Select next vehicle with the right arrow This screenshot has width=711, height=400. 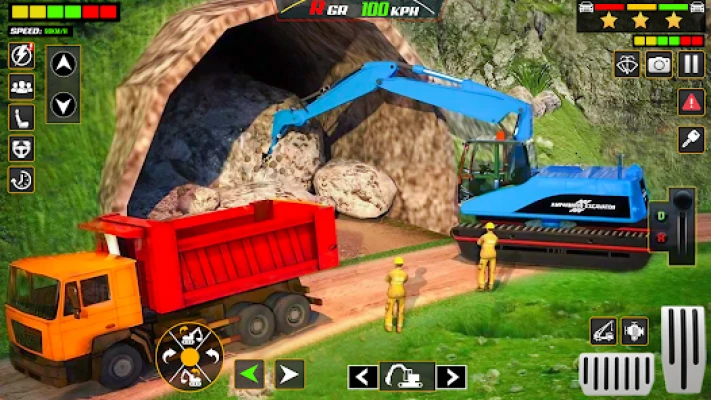point(451,377)
